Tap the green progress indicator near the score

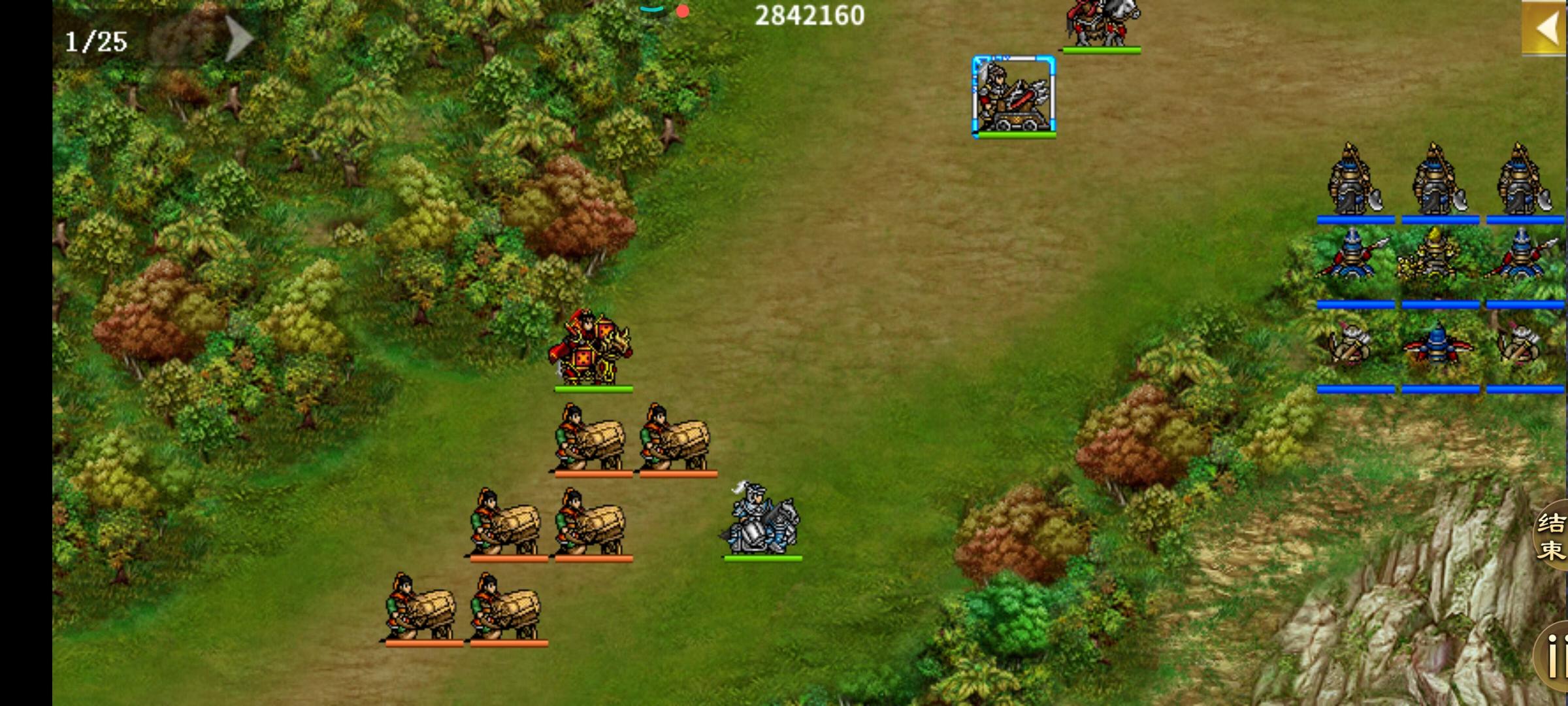(x=651, y=10)
